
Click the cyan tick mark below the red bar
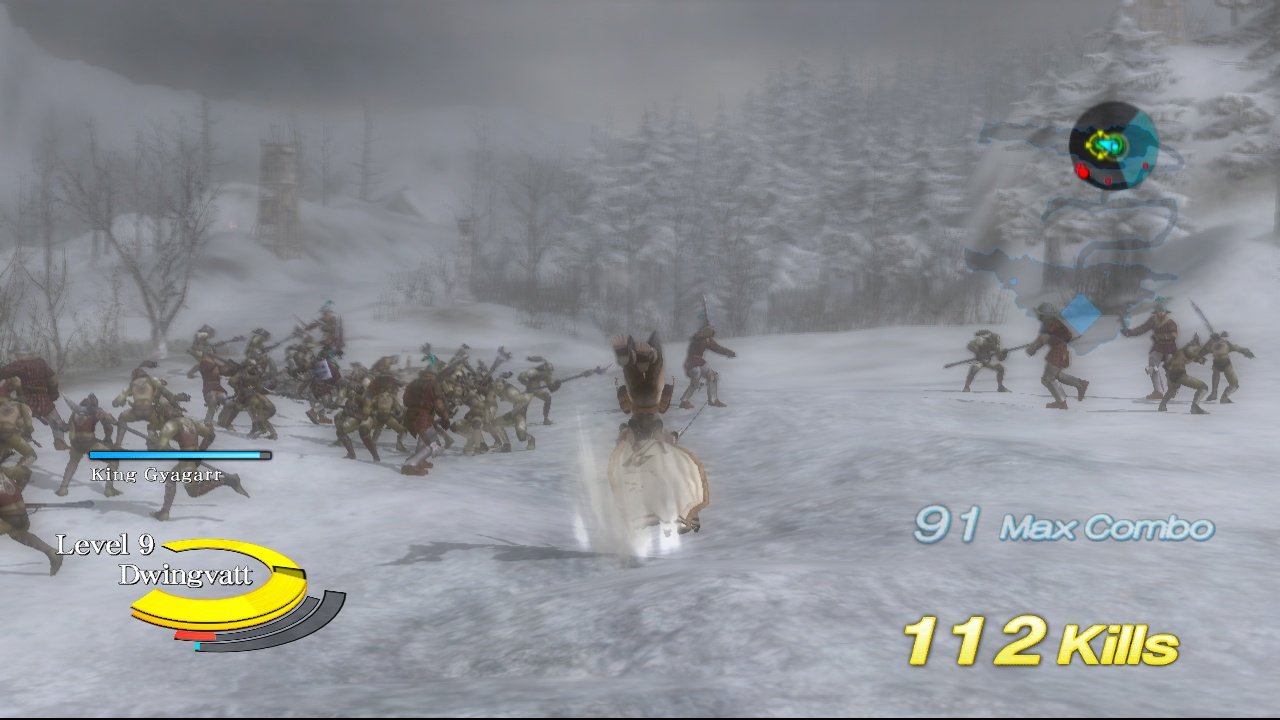point(197,646)
